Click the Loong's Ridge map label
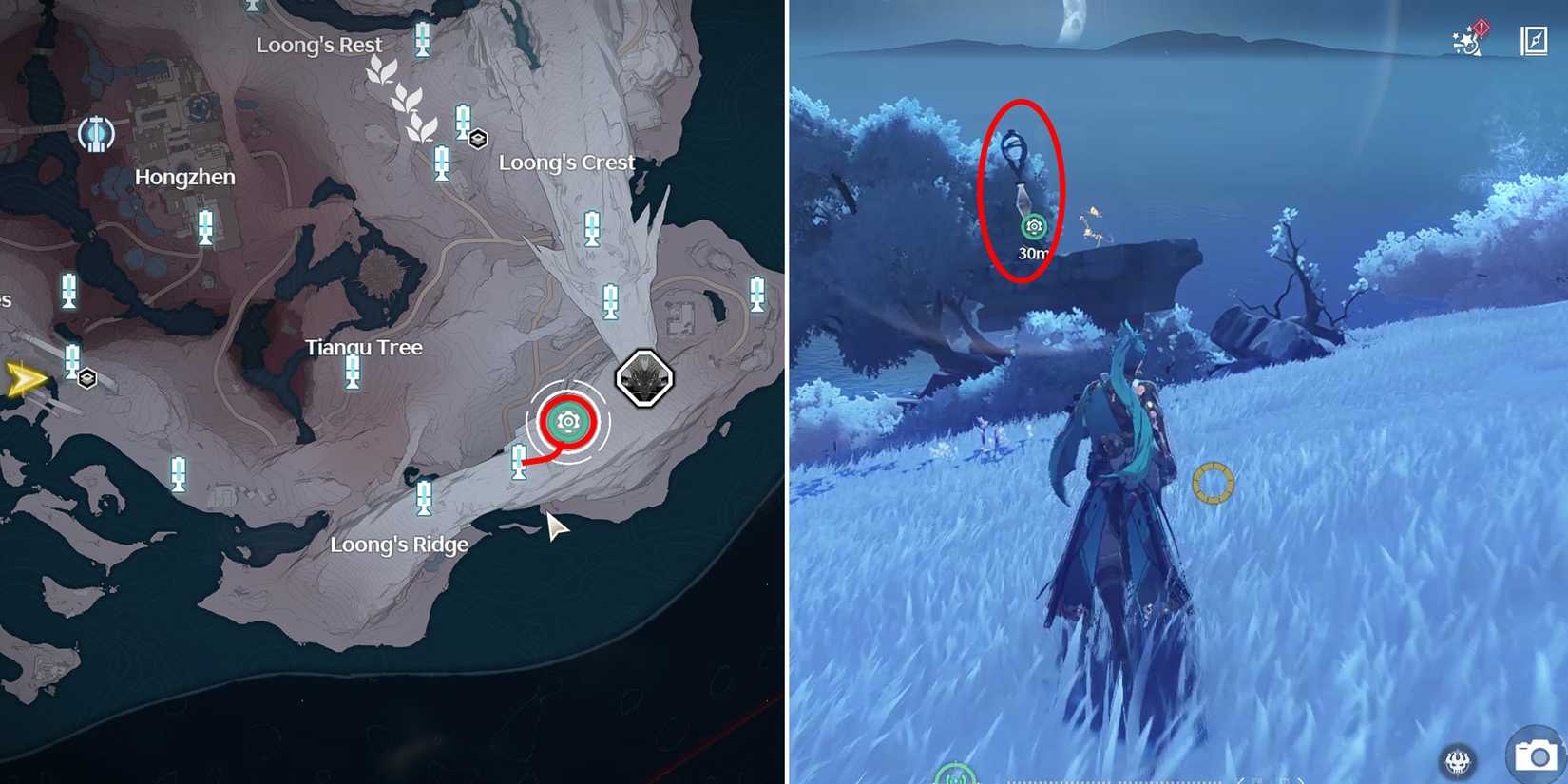This screenshot has width=1568, height=784. click(x=398, y=545)
